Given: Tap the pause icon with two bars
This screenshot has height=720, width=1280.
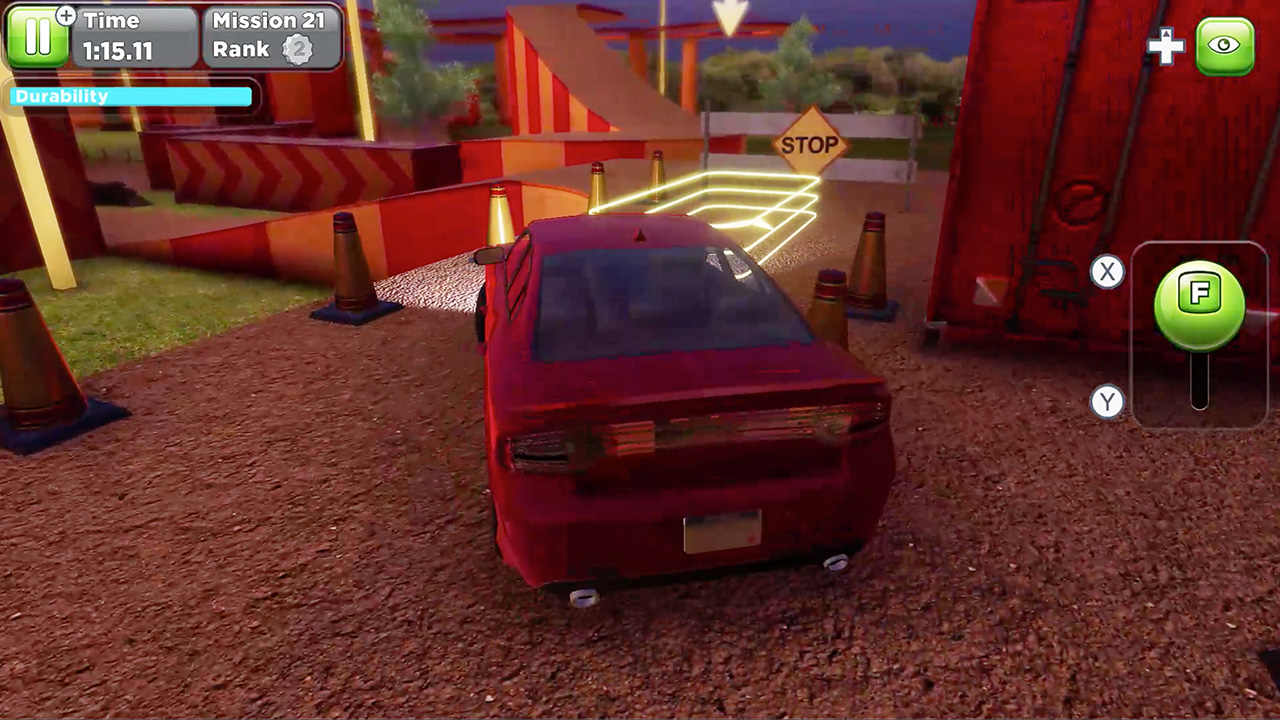Looking at the screenshot, I should [x=40, y=38].
